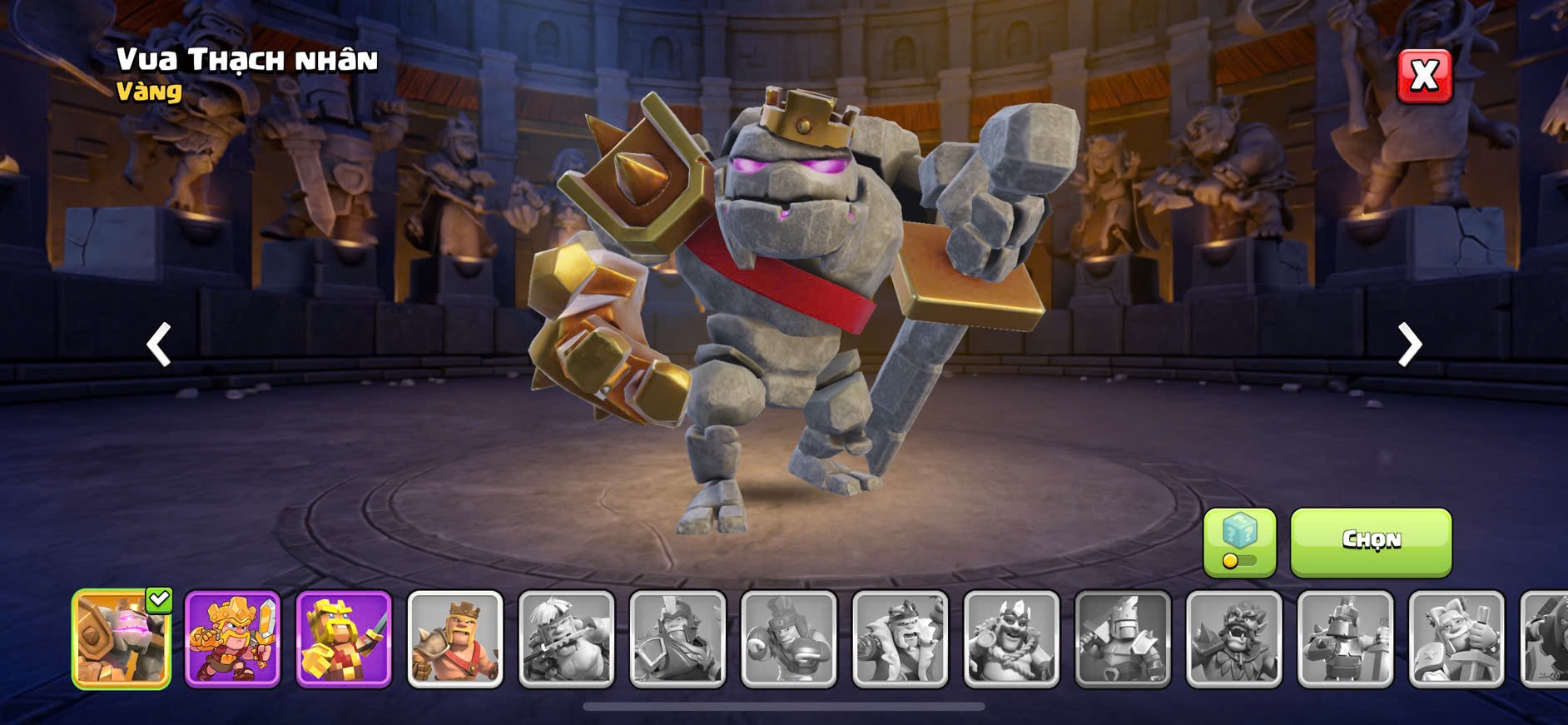1568x725 pixels.
Task: Close the skin preview with the red X
Action: pos(1424,76)
